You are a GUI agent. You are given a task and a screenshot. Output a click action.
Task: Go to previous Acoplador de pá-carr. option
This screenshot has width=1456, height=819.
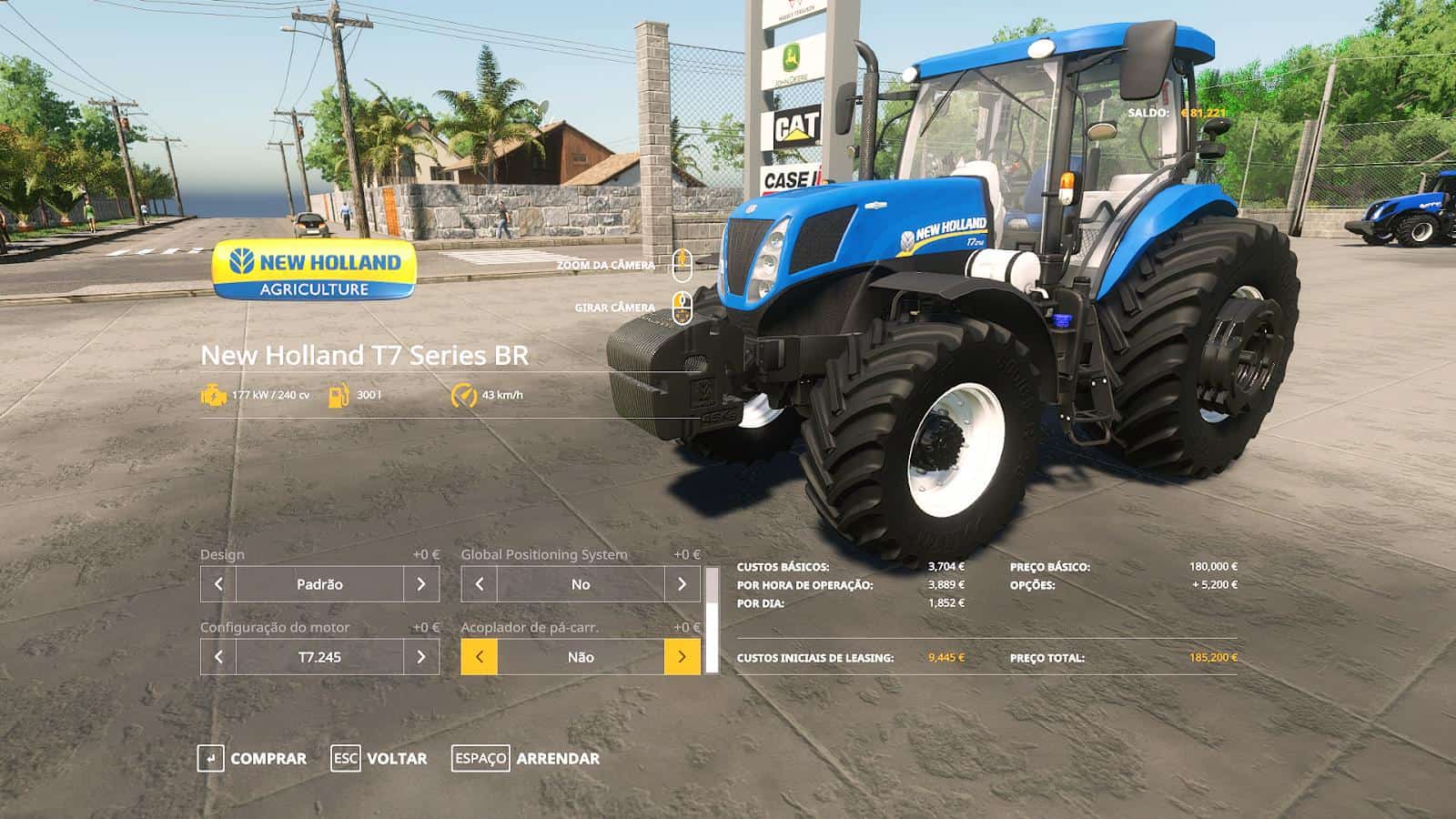tap(480, 657)
